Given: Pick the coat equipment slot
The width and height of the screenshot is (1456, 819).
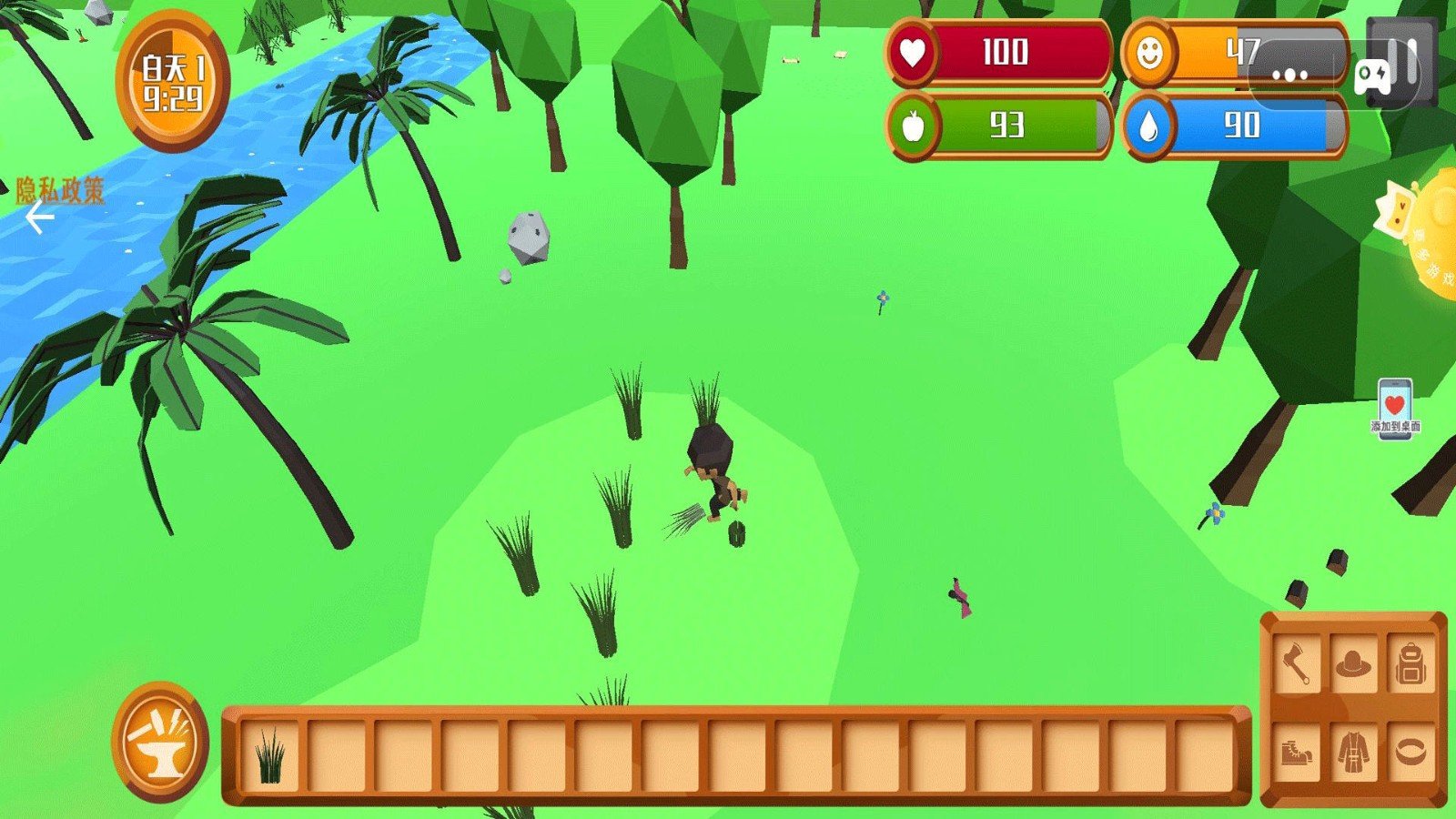Looking at the screenshot, I should (1353, 753).
